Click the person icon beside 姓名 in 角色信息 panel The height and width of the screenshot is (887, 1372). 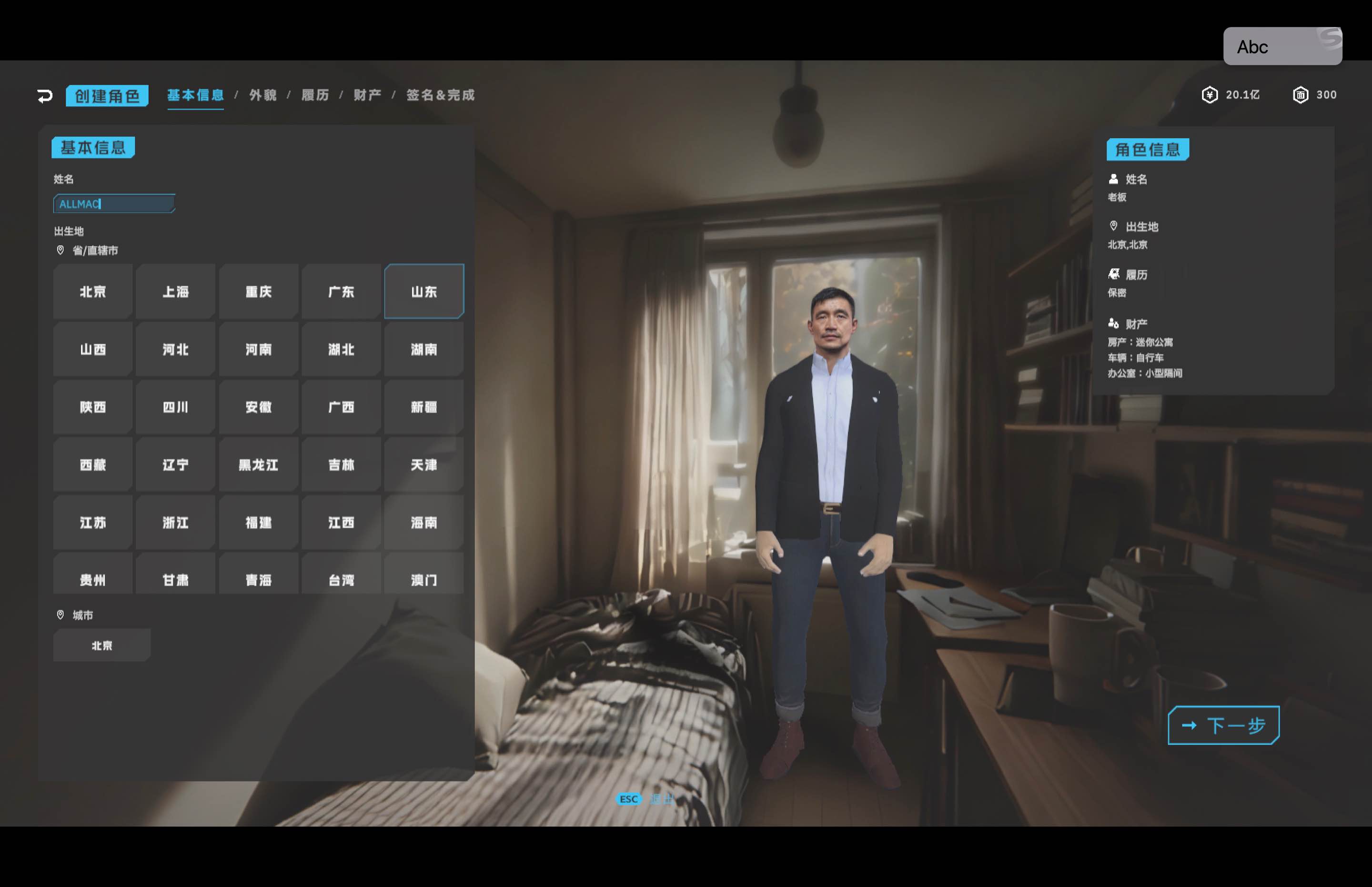1113,179
